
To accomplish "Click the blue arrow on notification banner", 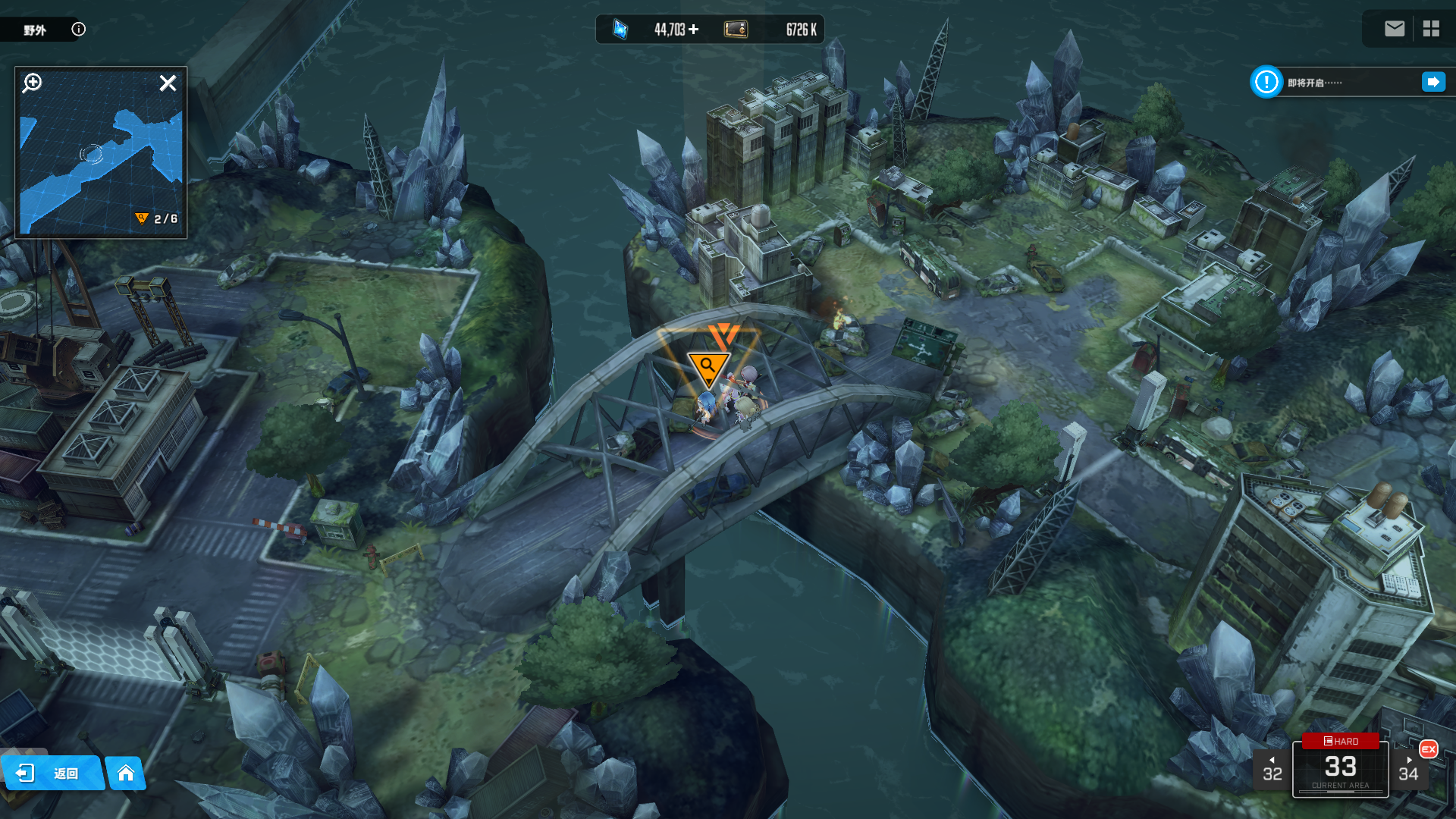I will coord(1433,82).
